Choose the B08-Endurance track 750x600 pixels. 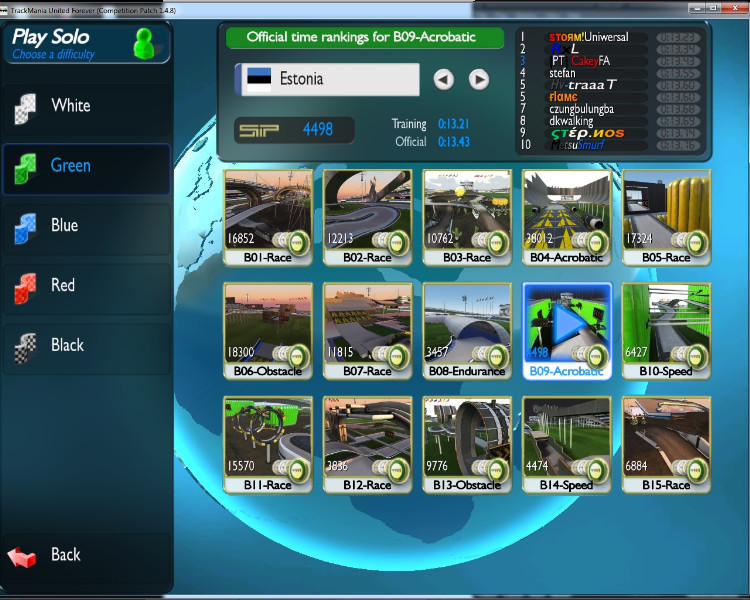[x=467, y=328]
